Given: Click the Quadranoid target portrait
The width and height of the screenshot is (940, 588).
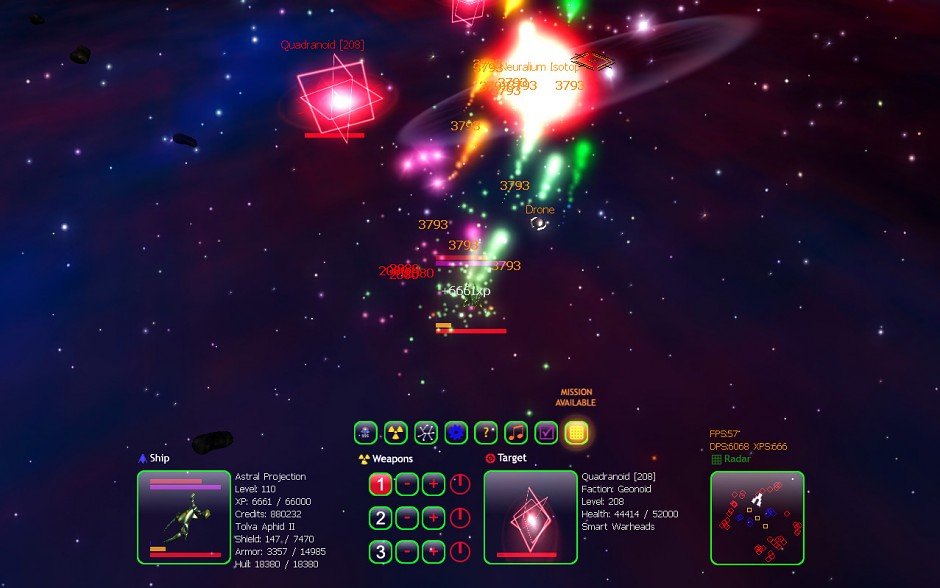Looking at the screenshot, I should point(530,517).
